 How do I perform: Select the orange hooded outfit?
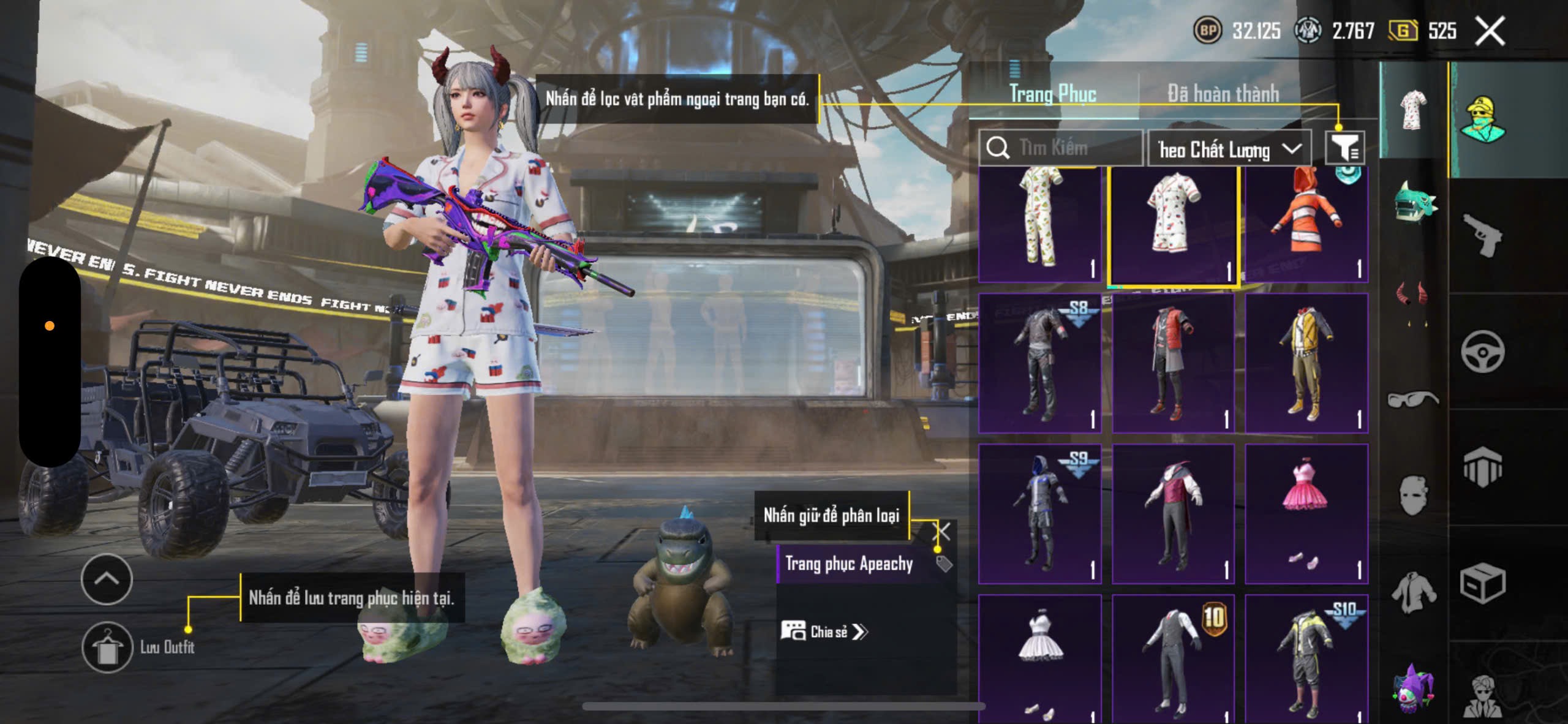click(x=1306, y=224)
